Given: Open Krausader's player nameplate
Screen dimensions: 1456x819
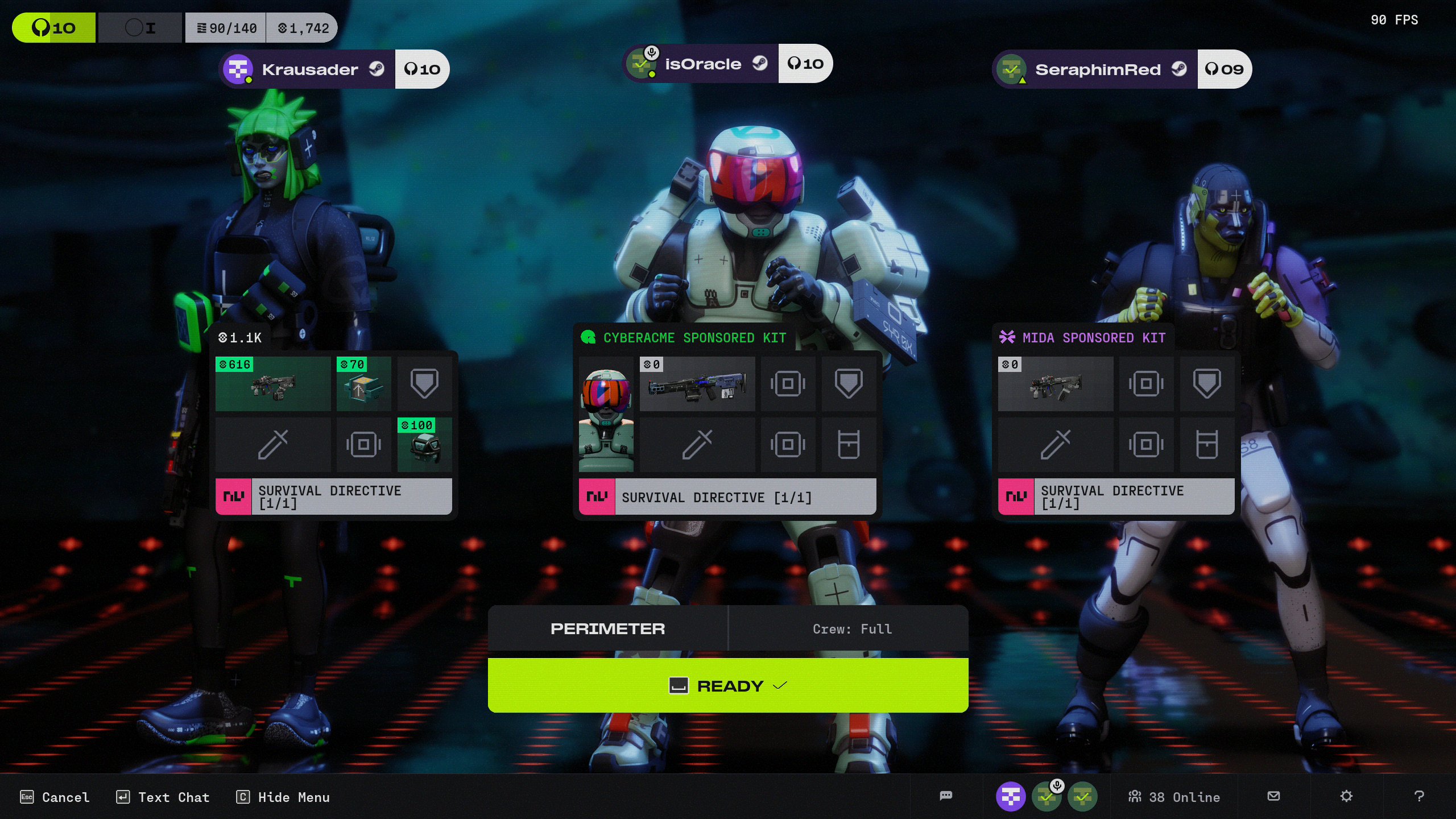Looking at the screenshot, I should tap(309, 69).
